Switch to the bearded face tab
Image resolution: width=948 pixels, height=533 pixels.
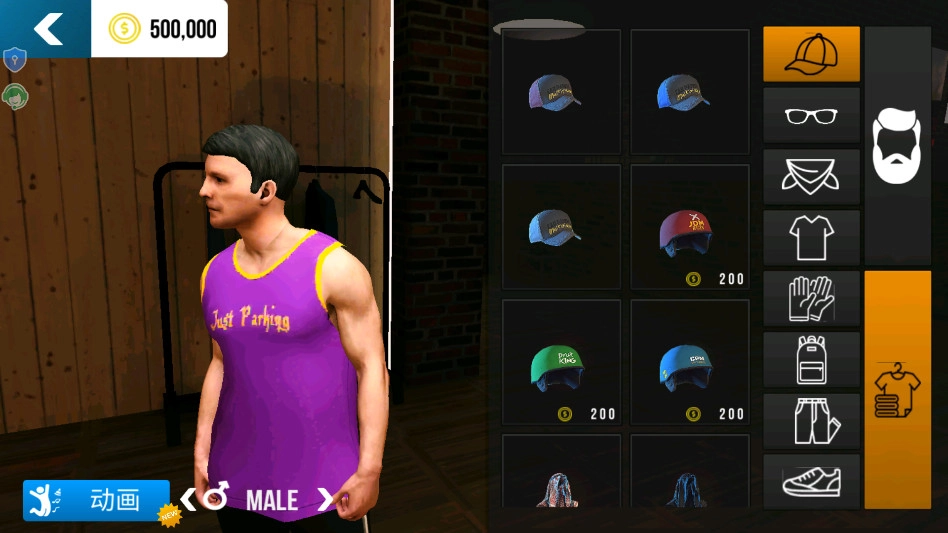897,146
